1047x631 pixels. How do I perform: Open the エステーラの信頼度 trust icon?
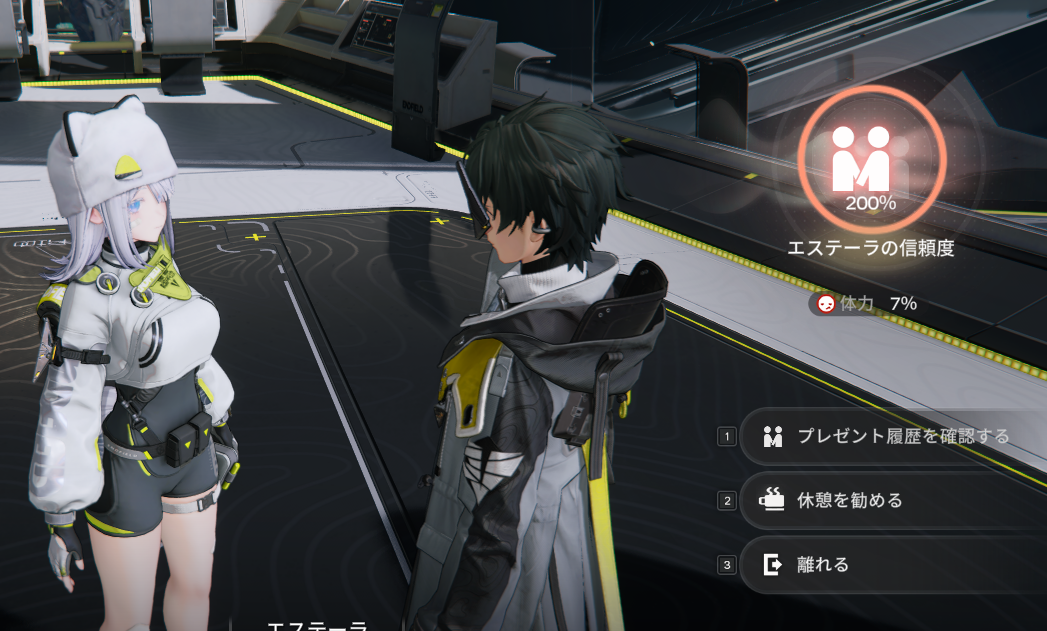click(870, 161)
